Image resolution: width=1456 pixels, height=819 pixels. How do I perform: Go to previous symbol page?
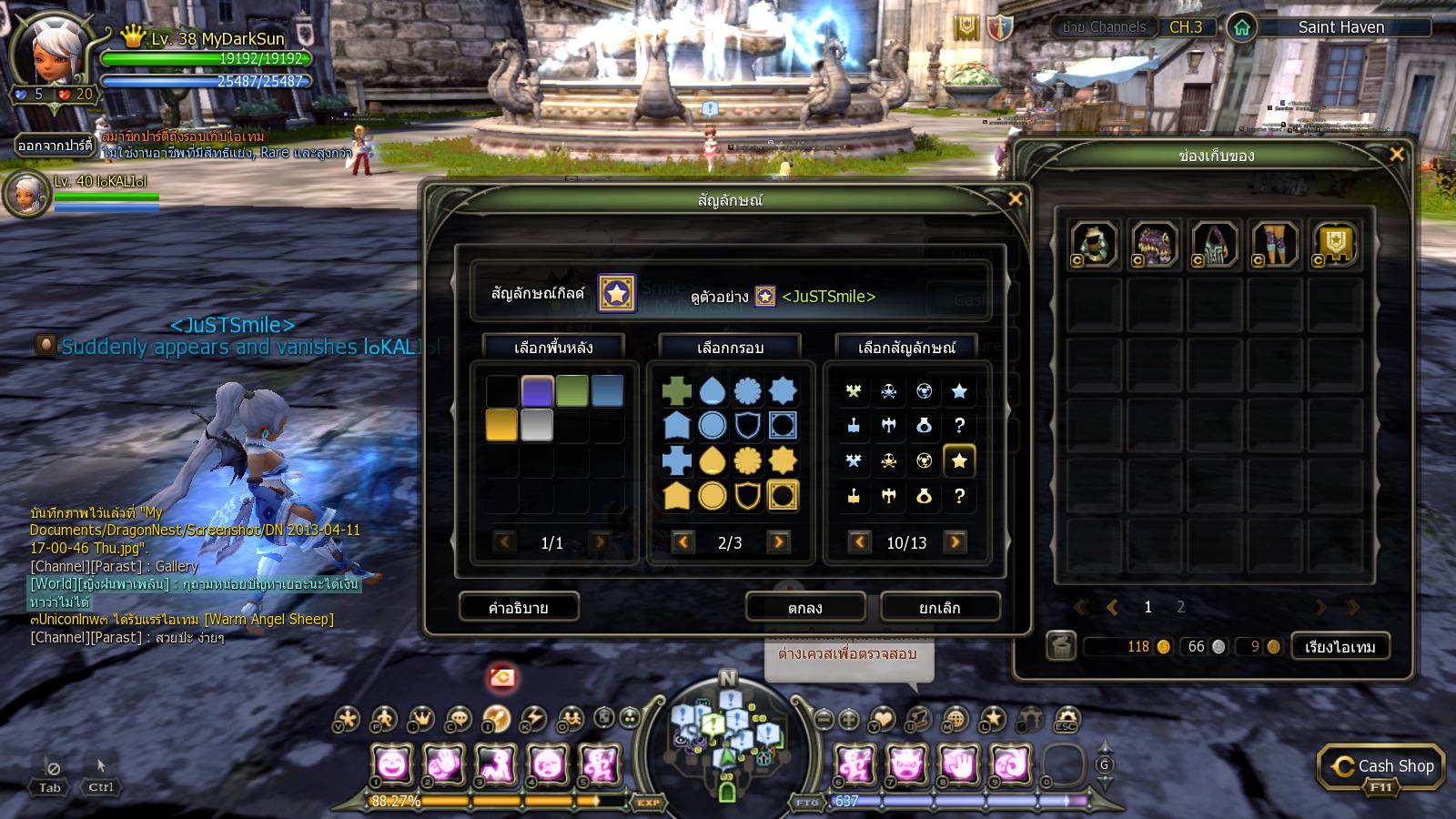coord(859,542)
